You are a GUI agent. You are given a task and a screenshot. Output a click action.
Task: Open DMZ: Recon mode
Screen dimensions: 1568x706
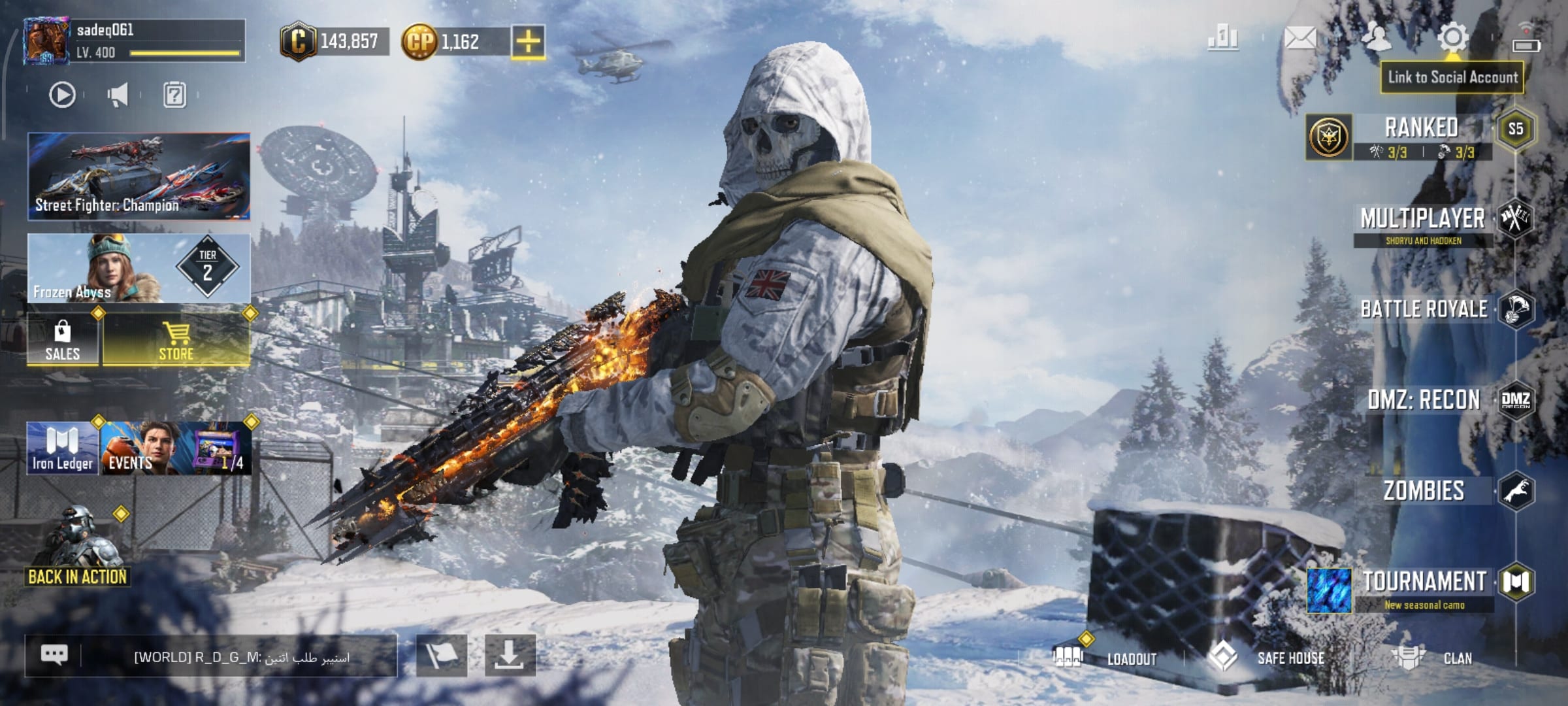click(1424, 400)
